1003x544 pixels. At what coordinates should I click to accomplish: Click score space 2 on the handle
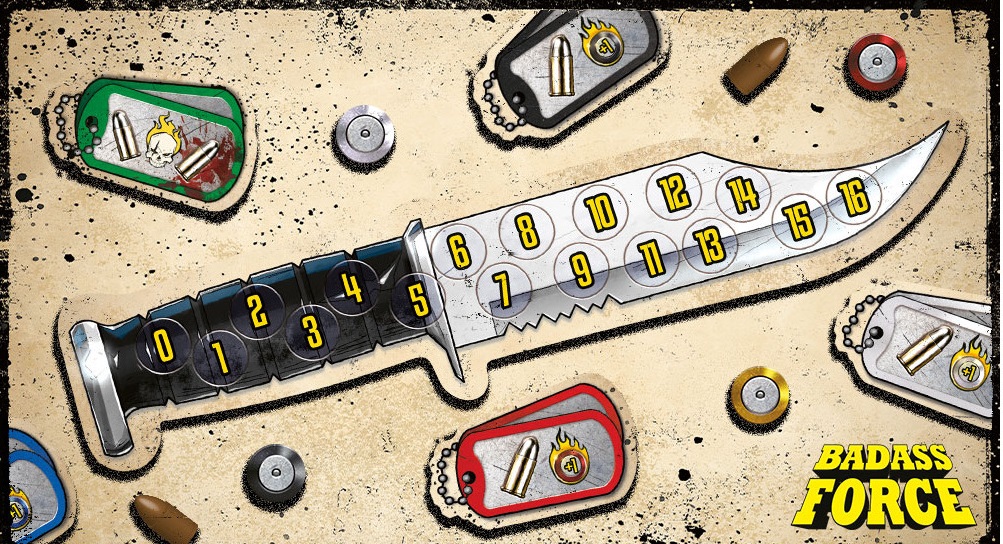(x=257, y=311)
